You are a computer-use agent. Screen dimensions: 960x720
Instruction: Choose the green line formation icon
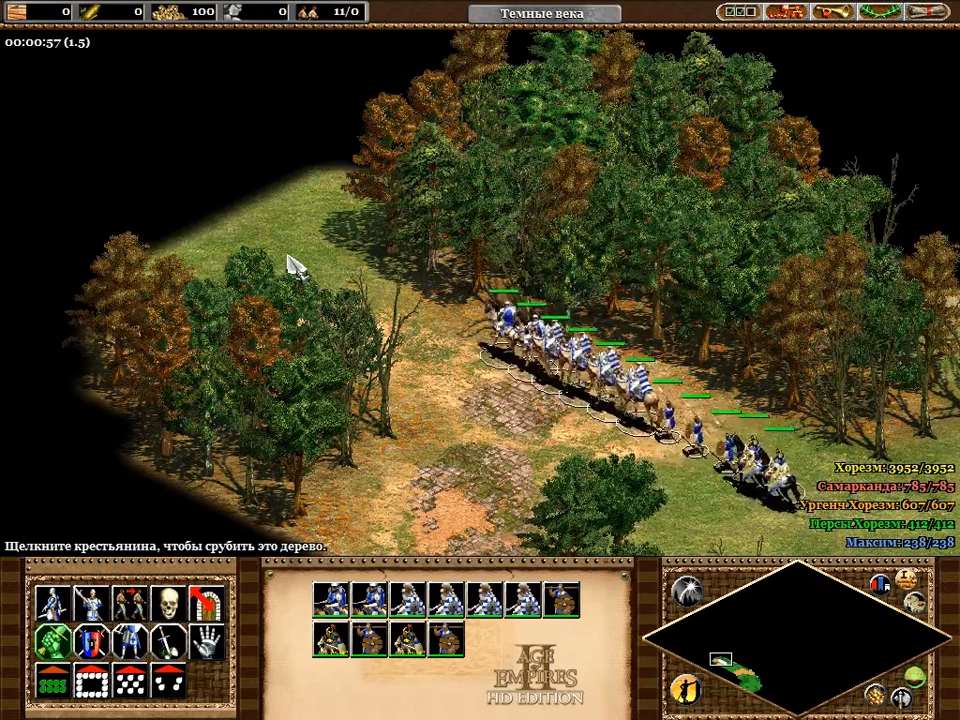[x=53, y=680]
